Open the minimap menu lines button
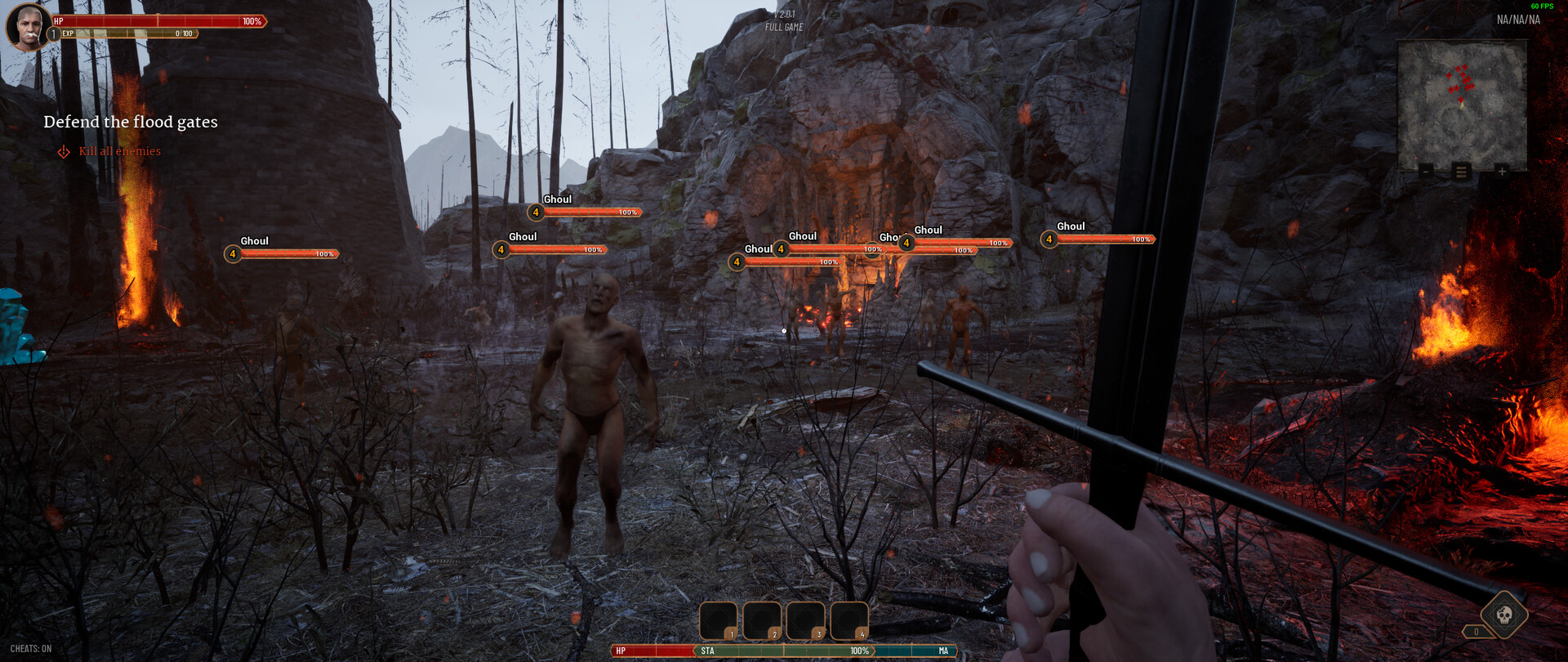1568x662 pixels. click(1462, 172)
